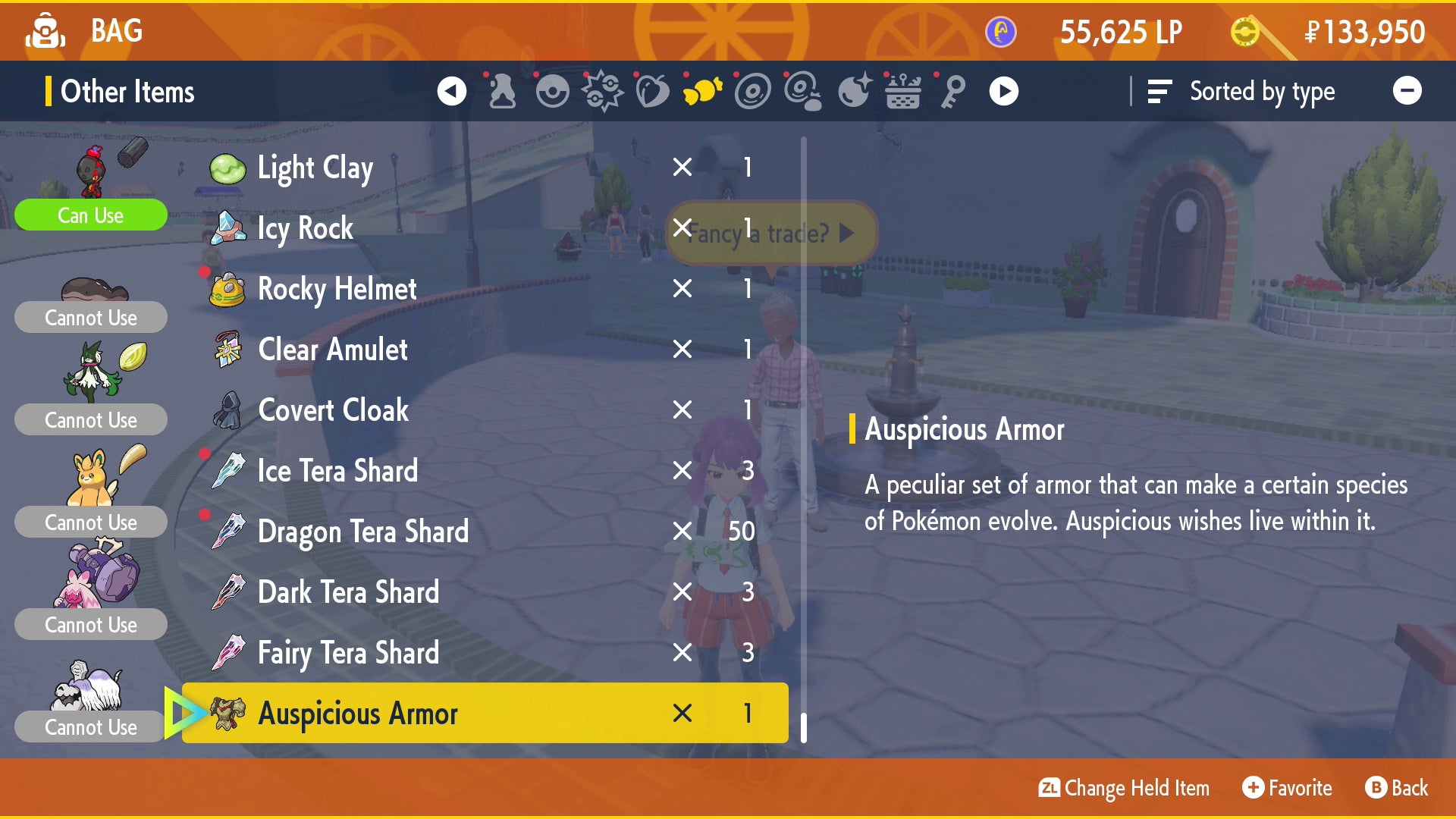Select the yellow candy Other Items icon

click(703, 91)
